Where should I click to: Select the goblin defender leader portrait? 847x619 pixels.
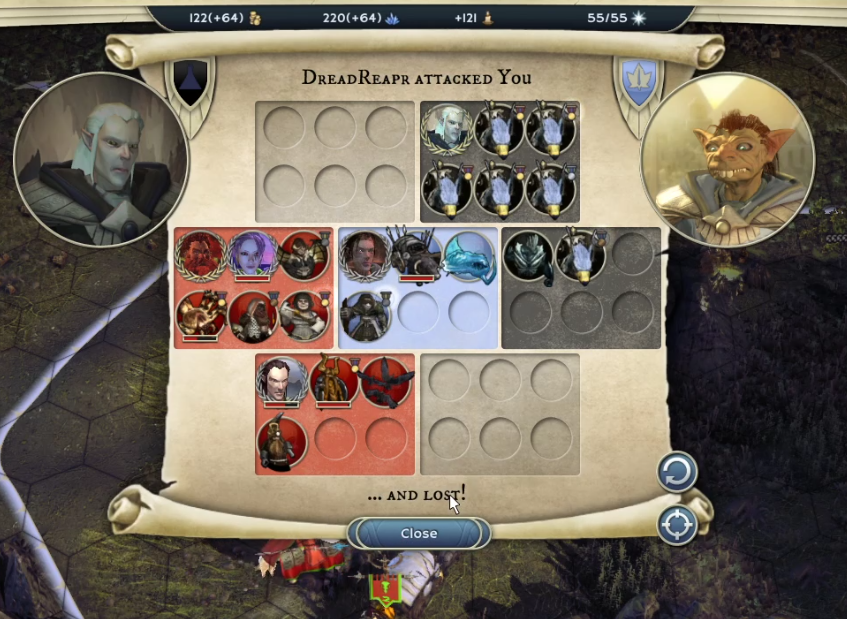(x=727, y=159)
